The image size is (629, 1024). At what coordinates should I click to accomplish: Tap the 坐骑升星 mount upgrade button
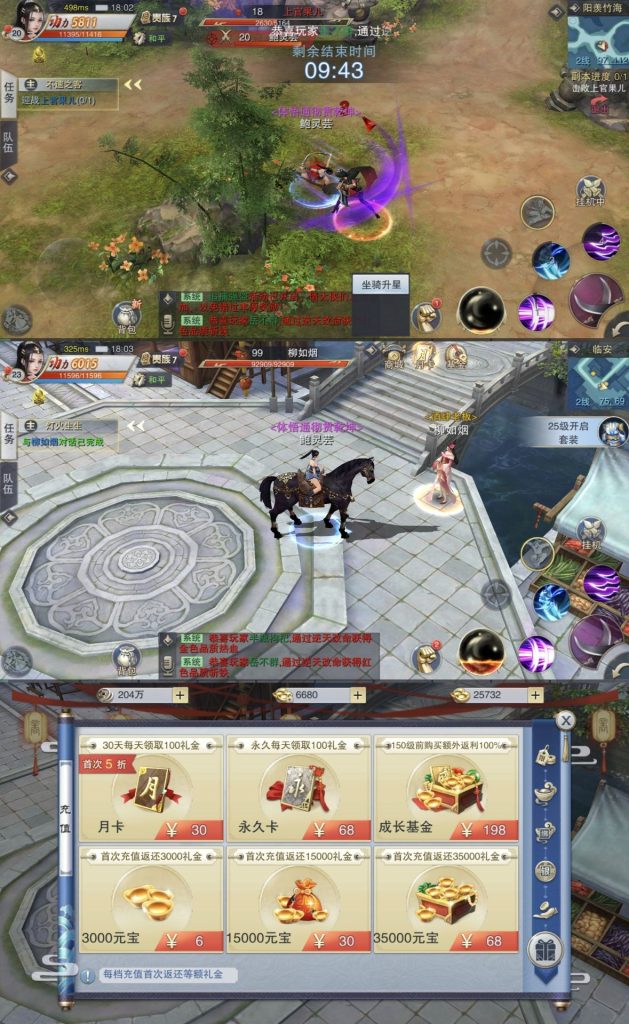click(381, 285)
